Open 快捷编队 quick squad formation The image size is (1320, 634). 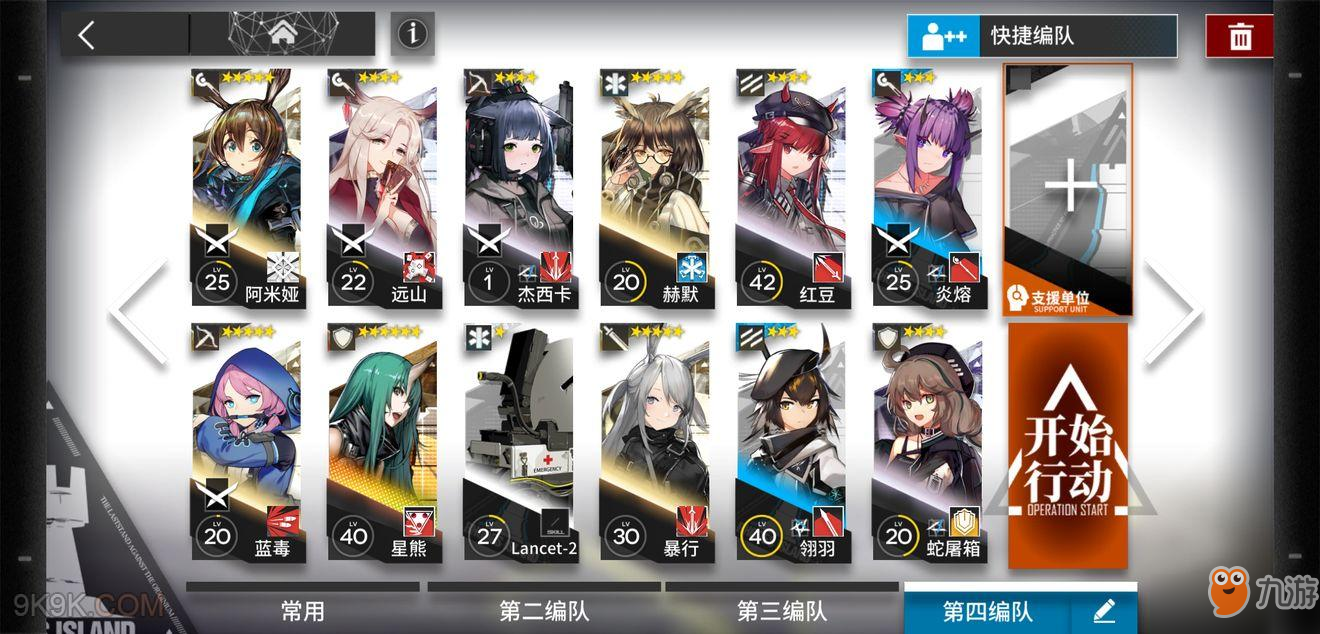click(x=1042, y=36)
